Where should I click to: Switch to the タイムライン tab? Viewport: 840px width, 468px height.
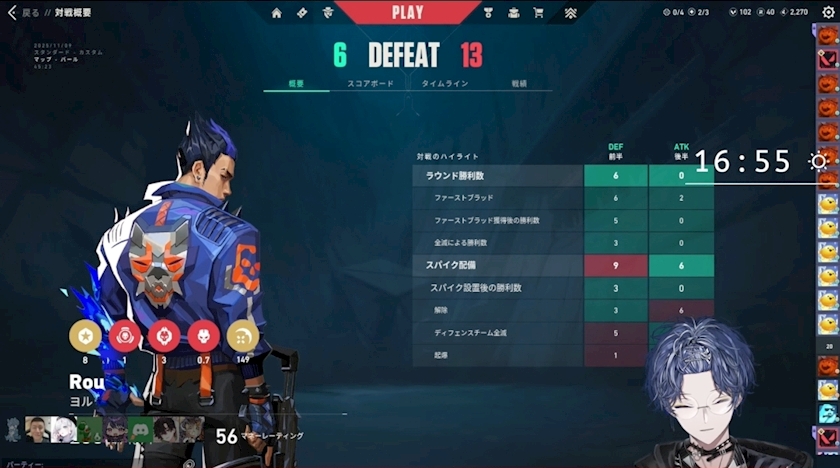click(444, 84)
